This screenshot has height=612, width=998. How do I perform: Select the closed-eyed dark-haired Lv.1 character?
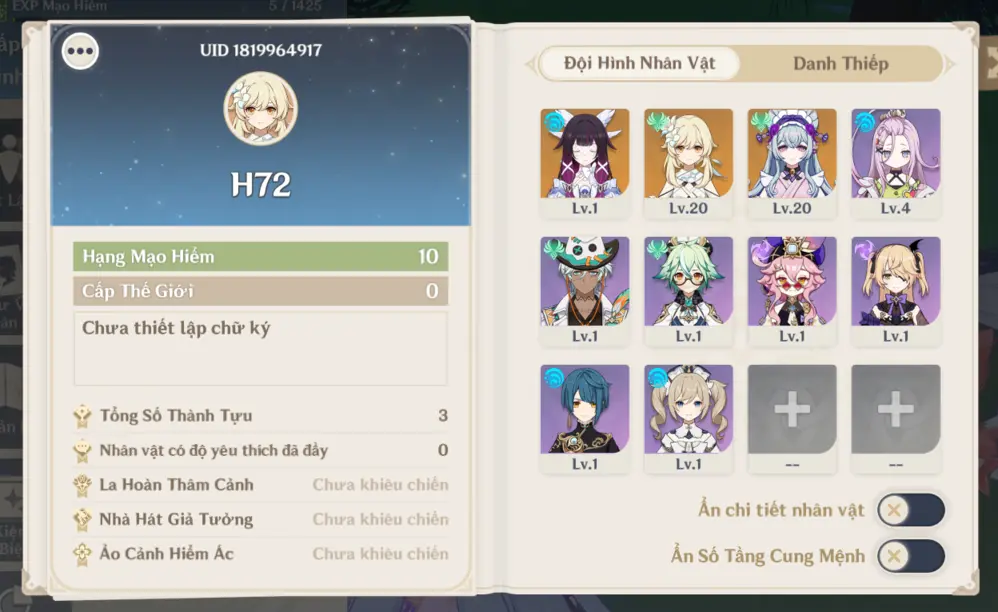(x=585, y=155)
